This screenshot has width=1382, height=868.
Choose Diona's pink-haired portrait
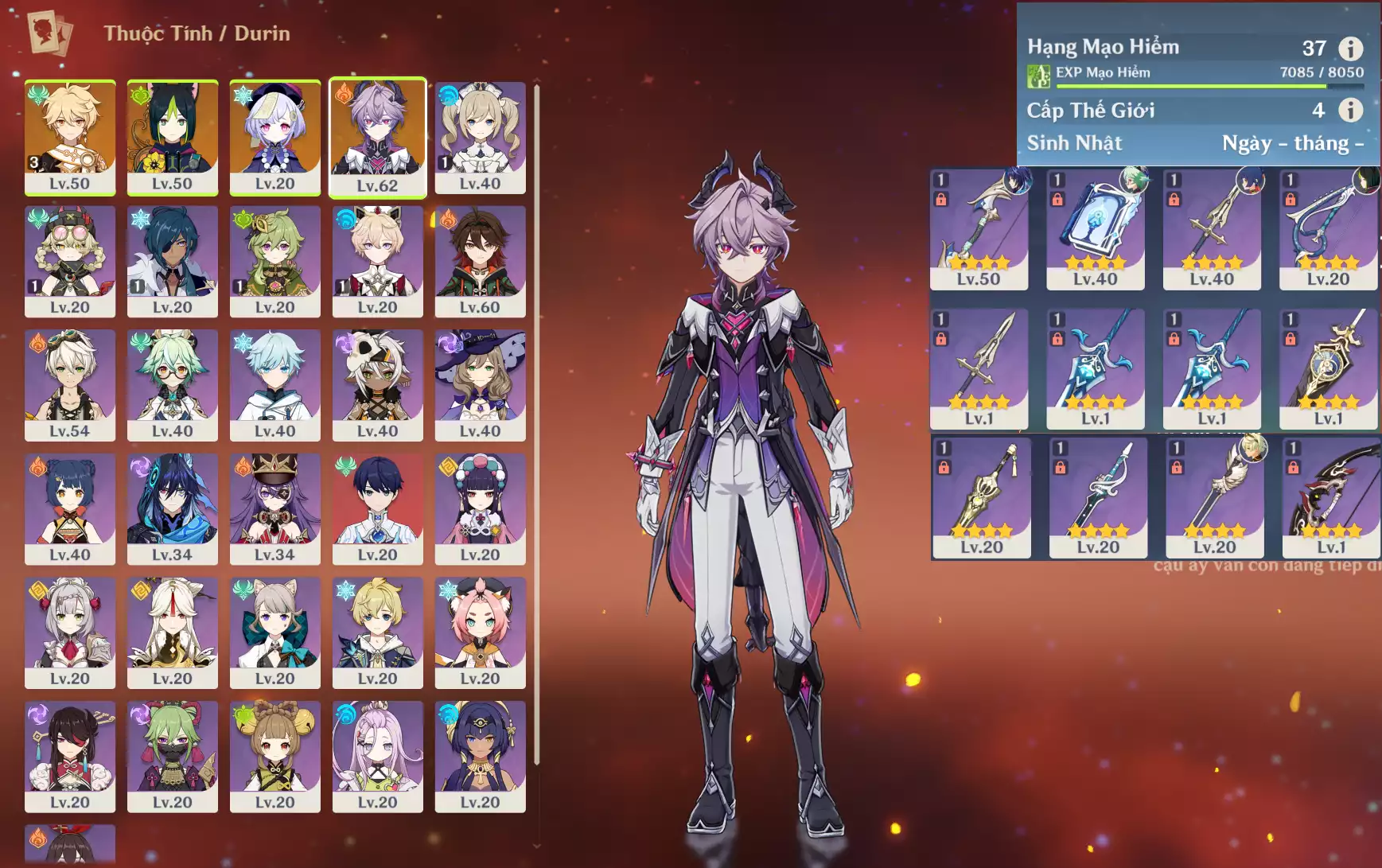[480, 633]
